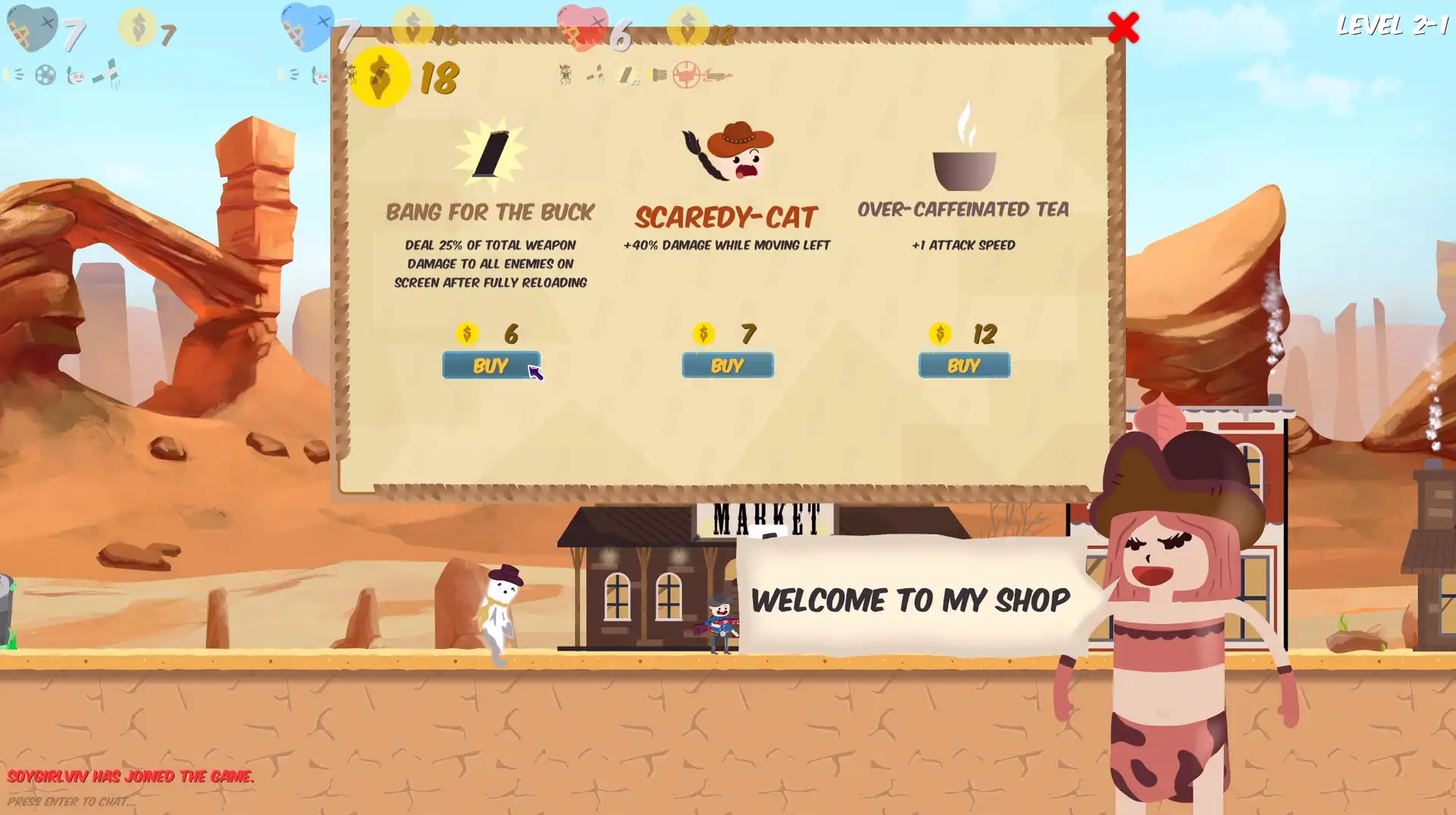
Task: Buy the Over-Caffeinated Tea upgrade
Action: pyautogui.click(x=964, y=365)
